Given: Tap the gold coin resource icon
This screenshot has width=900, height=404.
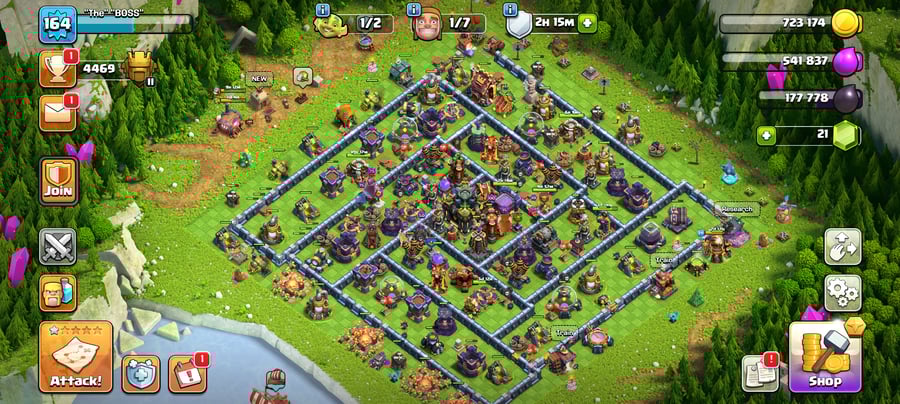Looking at the screenshot, I should [846, 23].
